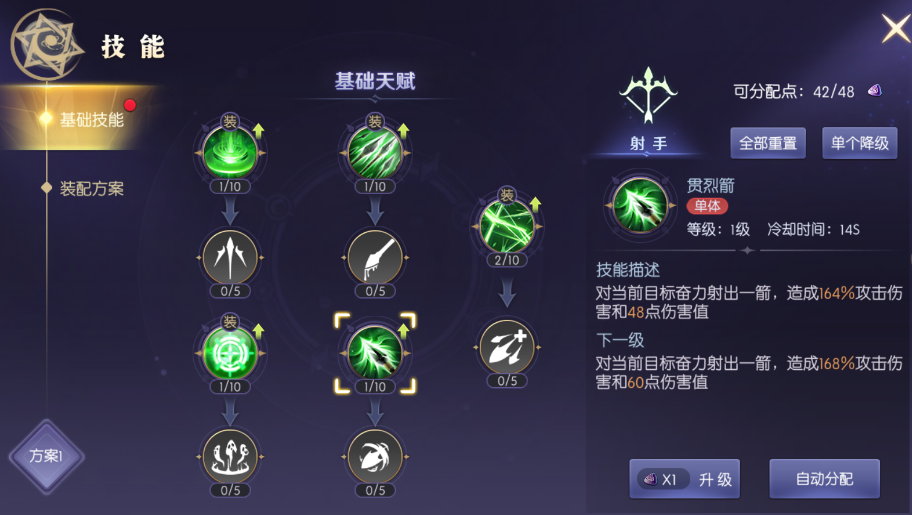Pick the green claw-slash skill icon

375,152
